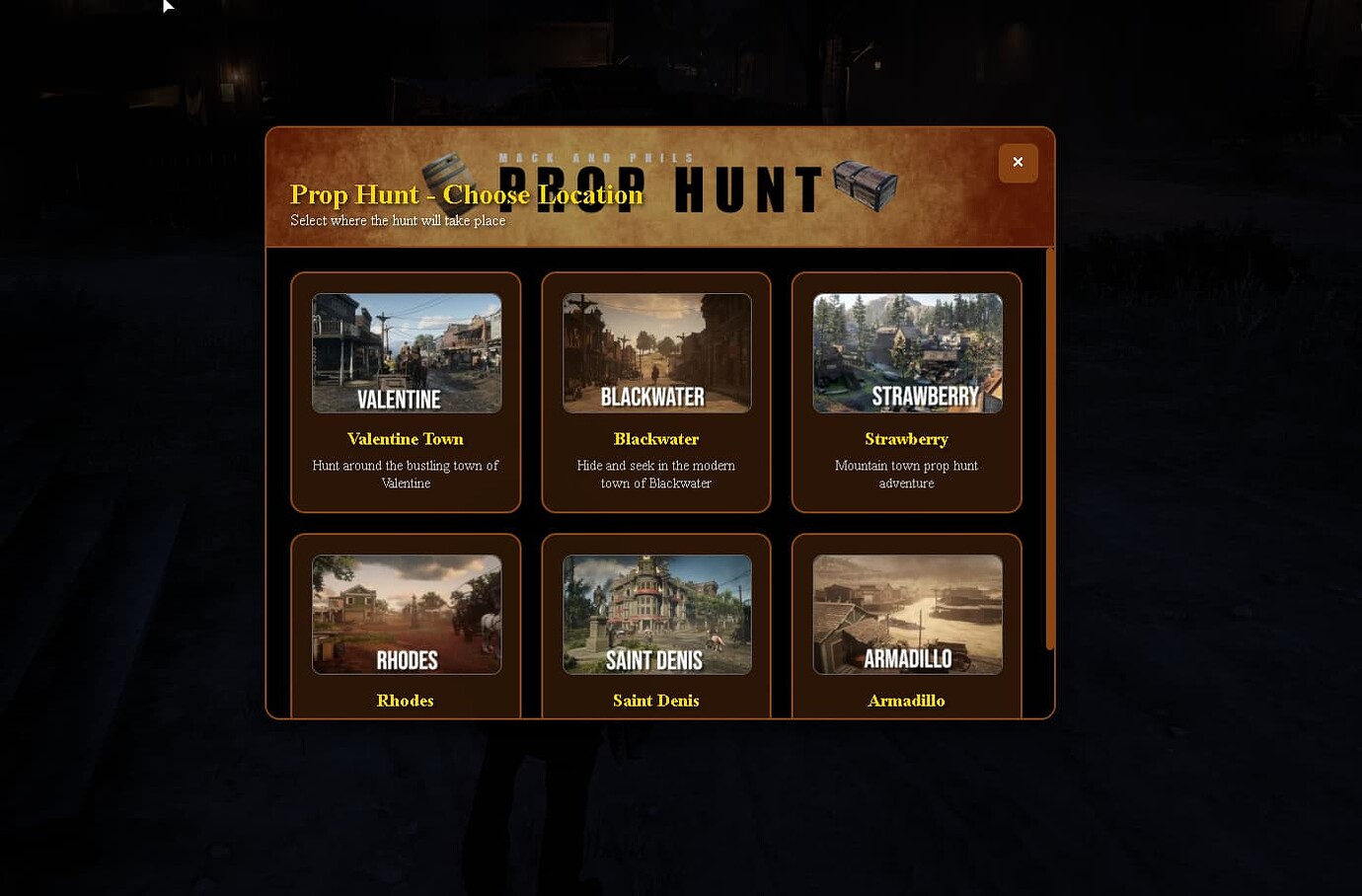This screenshot has height=896, width=1362.
Task: Open the Rhodes thumbnail image
Action: click(405, 614)
